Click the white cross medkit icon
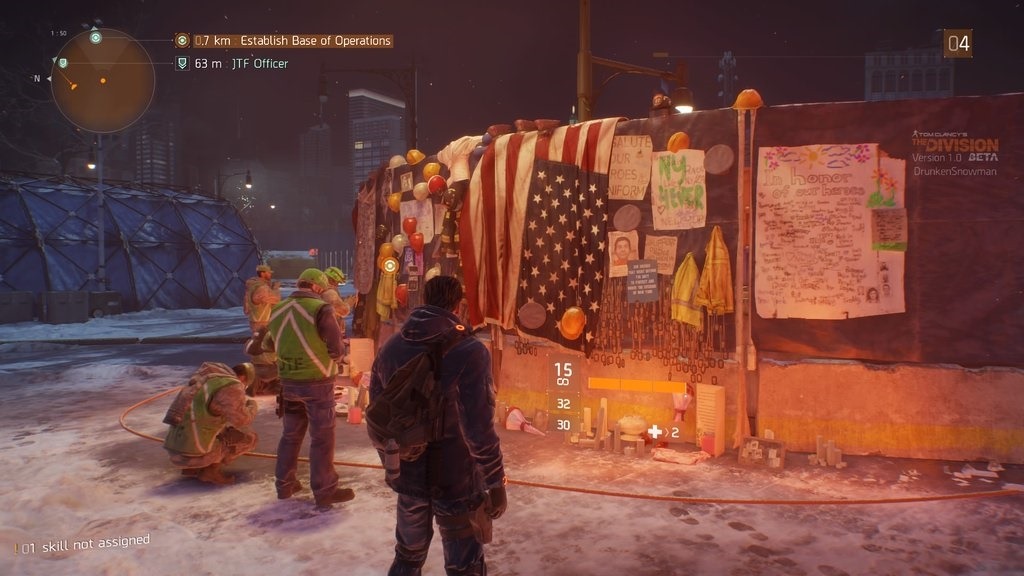 click(655, 432)
